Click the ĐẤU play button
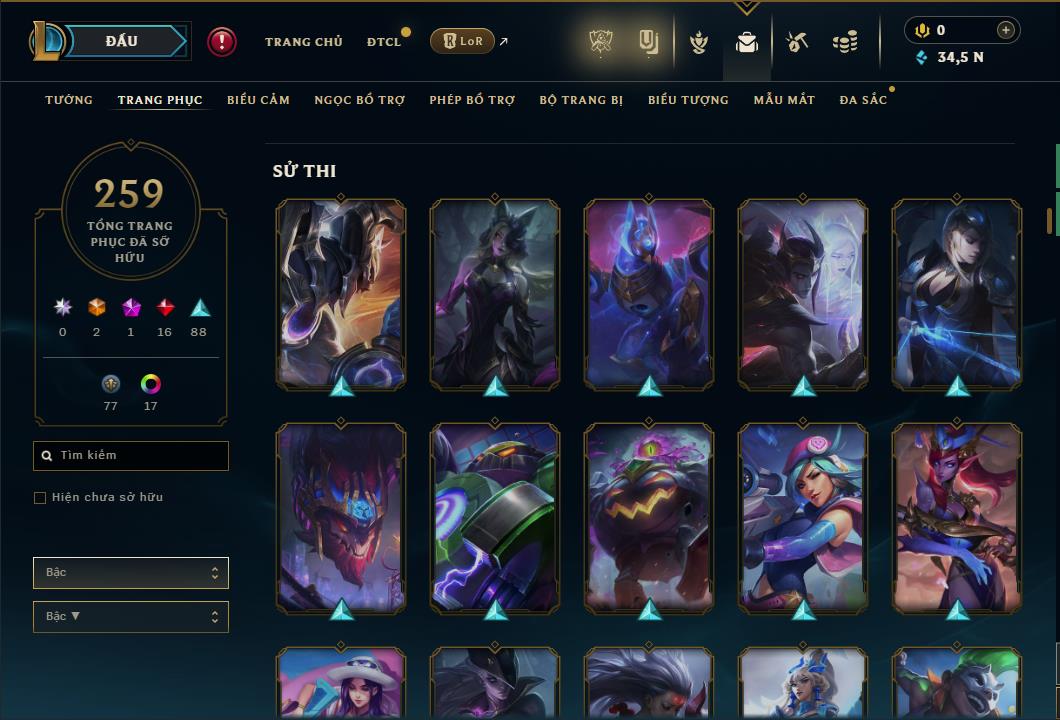The width and height of the screenshot is (1060, 720). 121,41
